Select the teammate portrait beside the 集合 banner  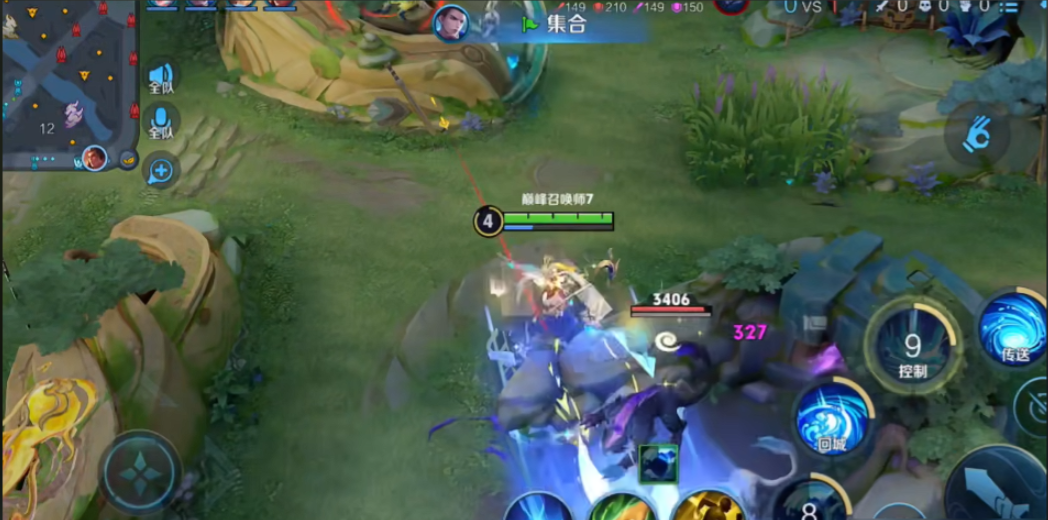coord(451,23)
